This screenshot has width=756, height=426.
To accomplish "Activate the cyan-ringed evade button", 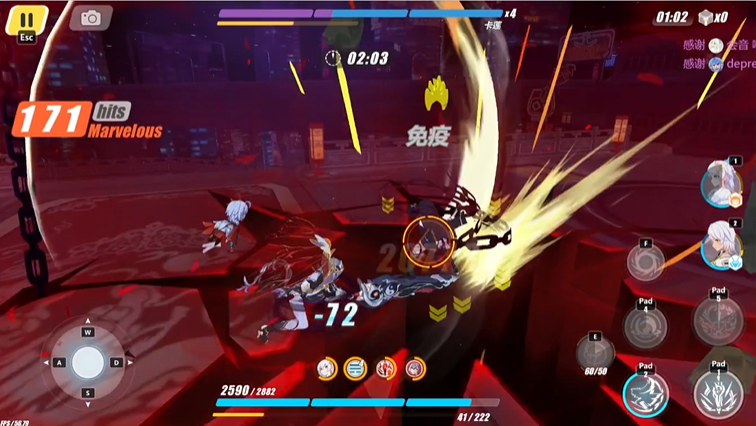I will pos(645,394).
